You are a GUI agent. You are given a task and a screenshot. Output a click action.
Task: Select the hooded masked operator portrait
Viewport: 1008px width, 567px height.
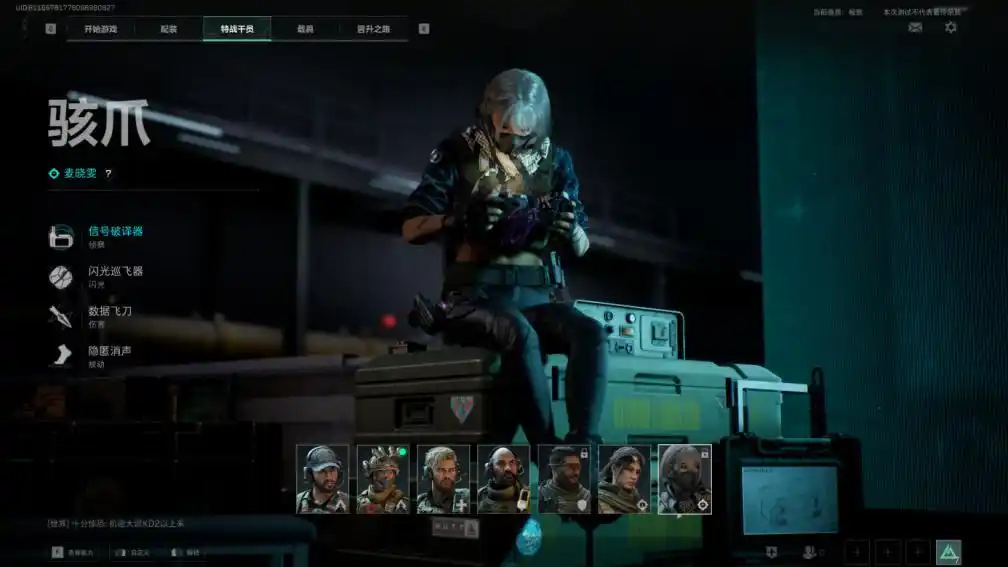click(x=685, y=479)
